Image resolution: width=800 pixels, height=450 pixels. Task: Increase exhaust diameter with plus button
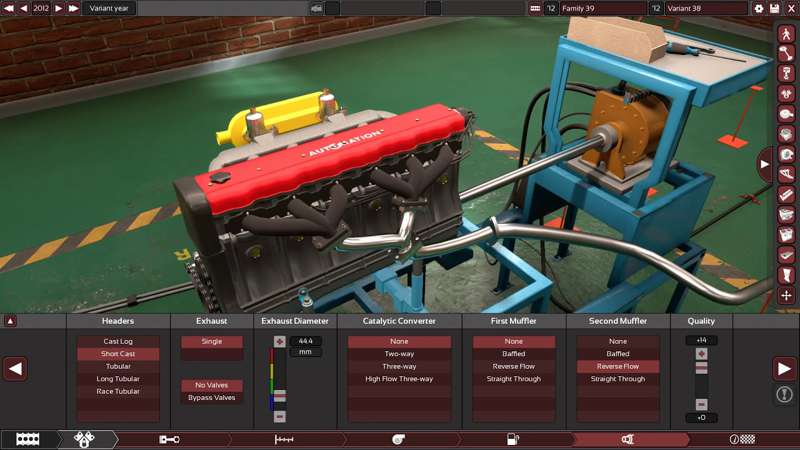point(280,342)
